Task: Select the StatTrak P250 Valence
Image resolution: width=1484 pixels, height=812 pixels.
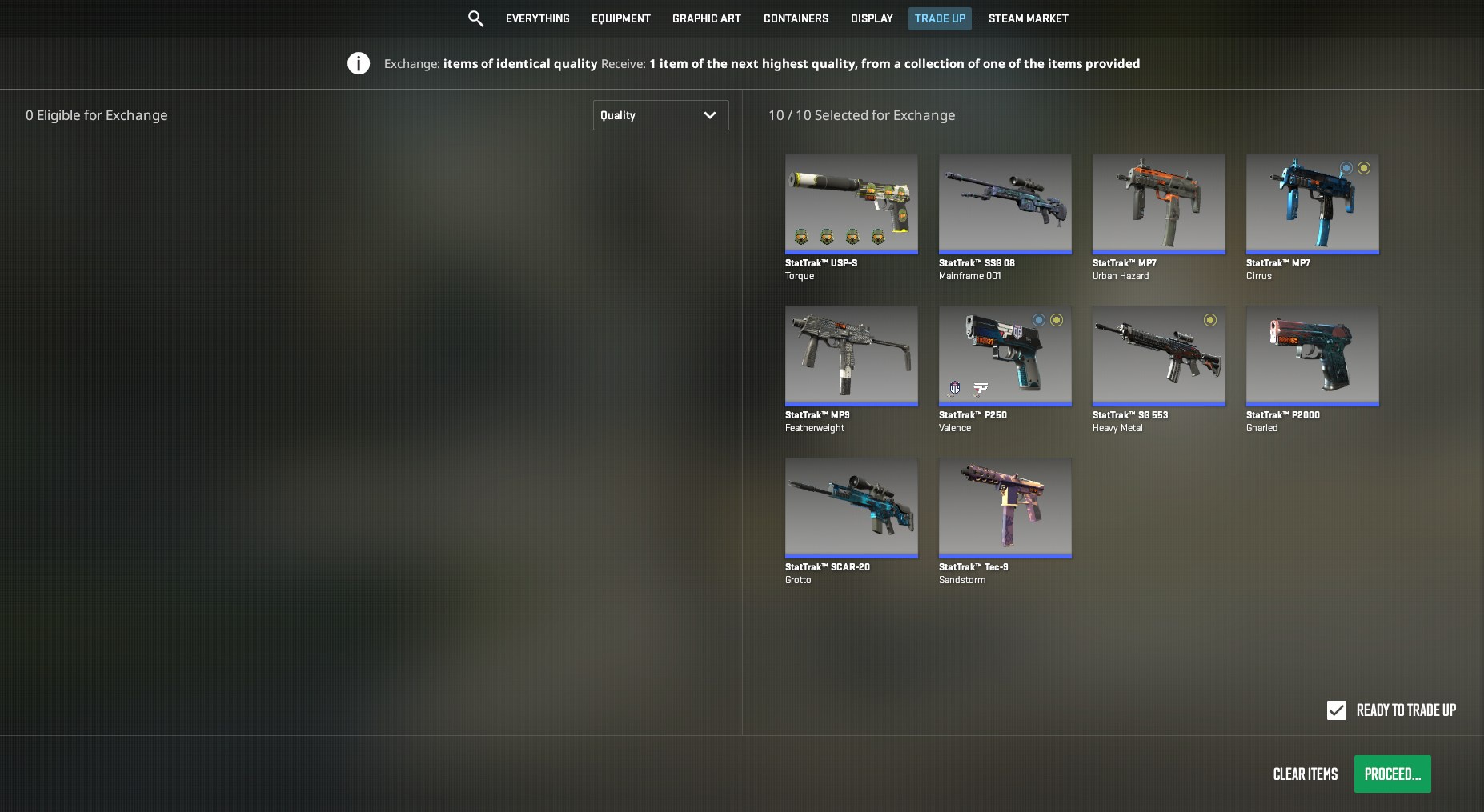Action: point(1005,356)
